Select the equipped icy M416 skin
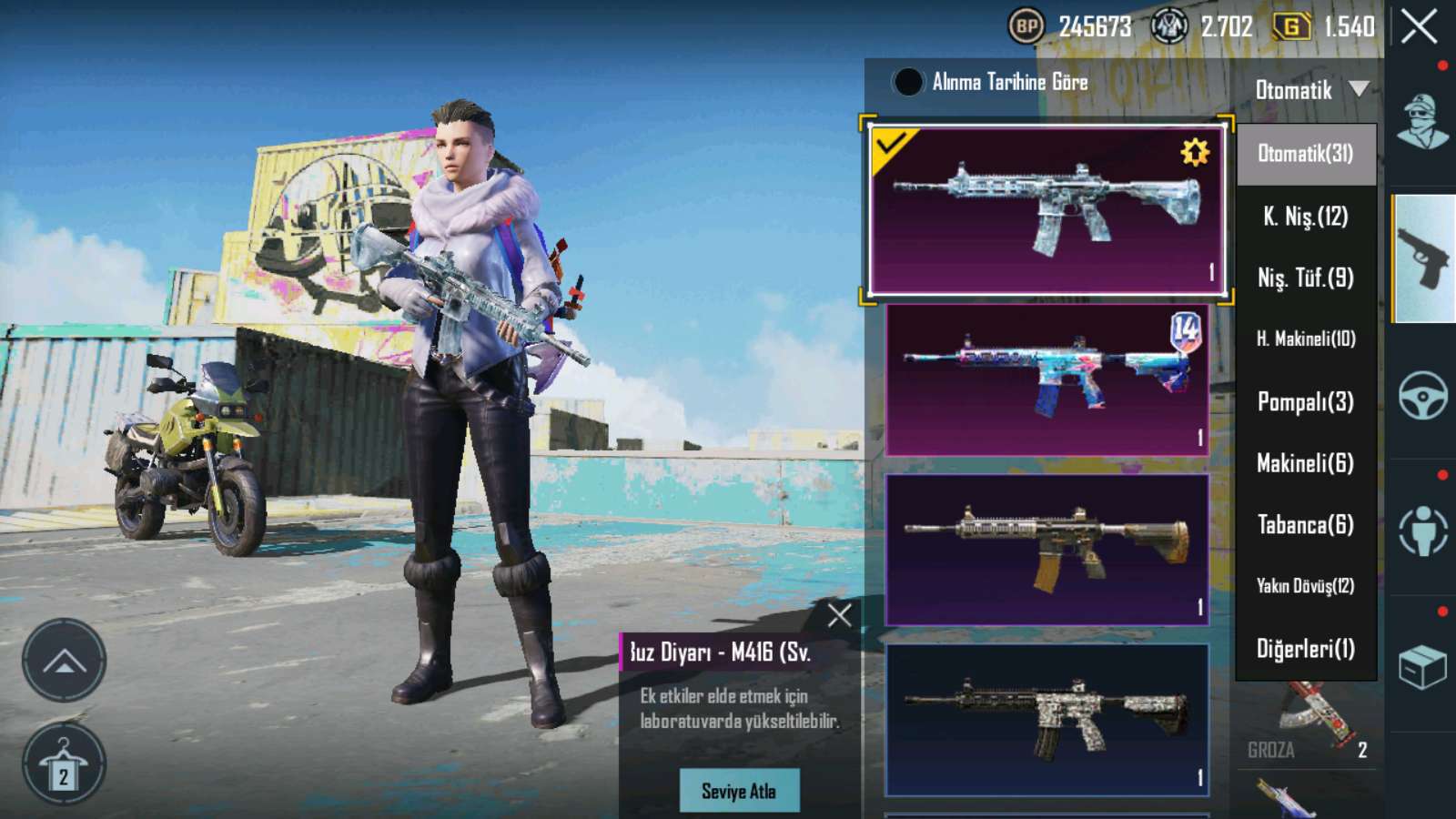The image size is (1456, 819). tap(1046, 209)
